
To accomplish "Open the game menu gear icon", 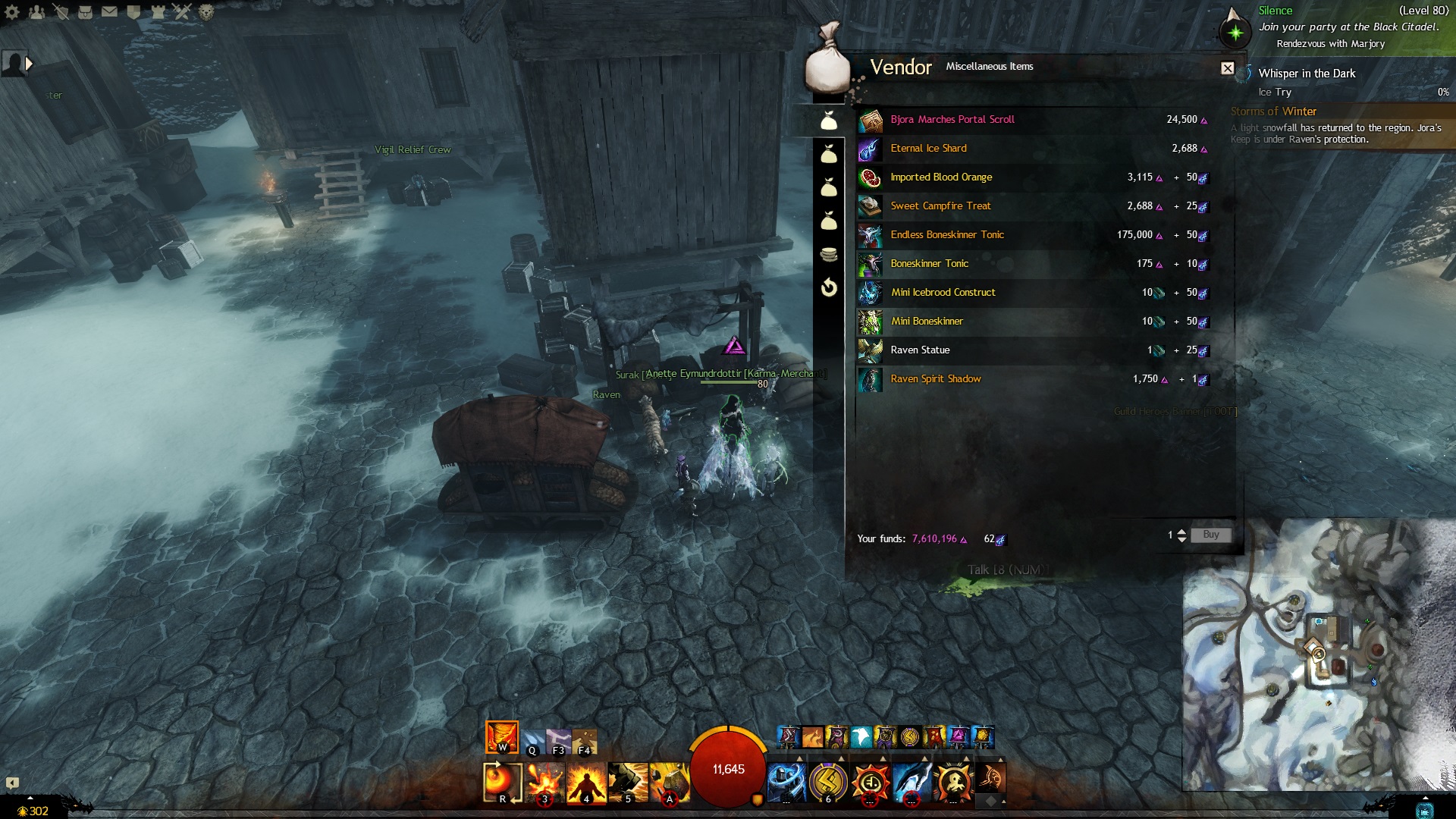I will (x=12, y=11).
